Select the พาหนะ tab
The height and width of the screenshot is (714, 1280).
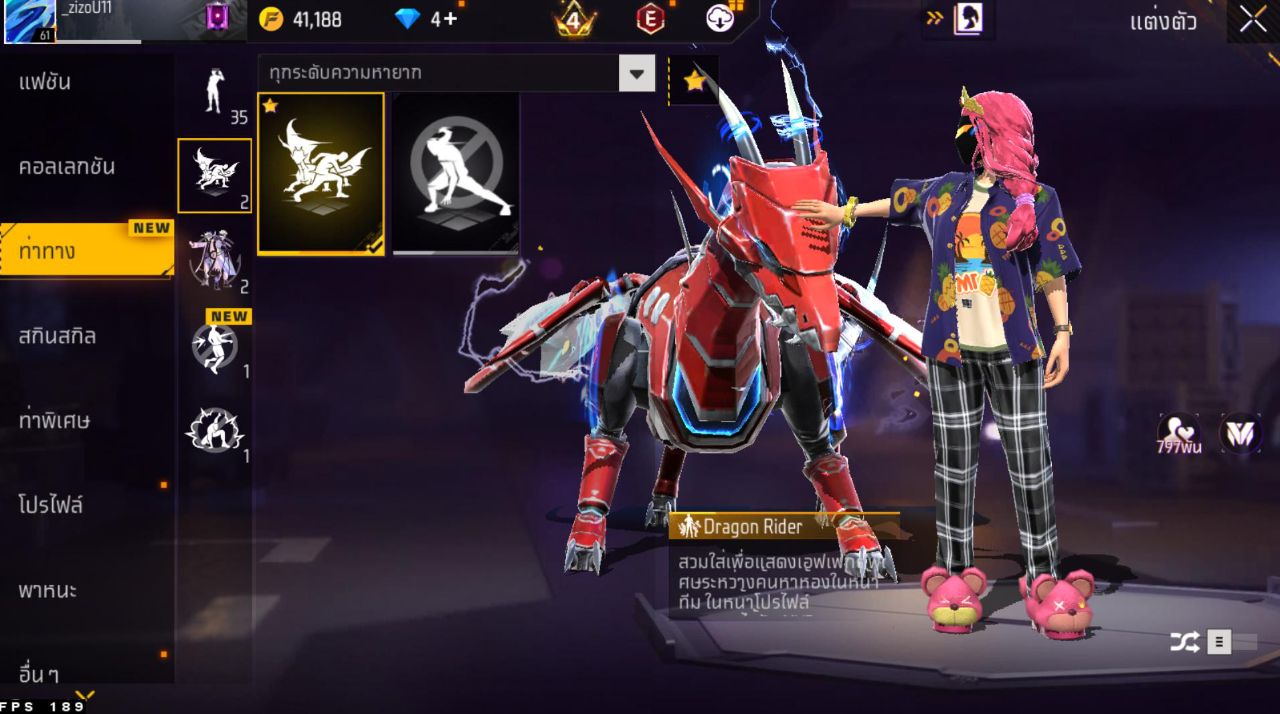point(47,590)
